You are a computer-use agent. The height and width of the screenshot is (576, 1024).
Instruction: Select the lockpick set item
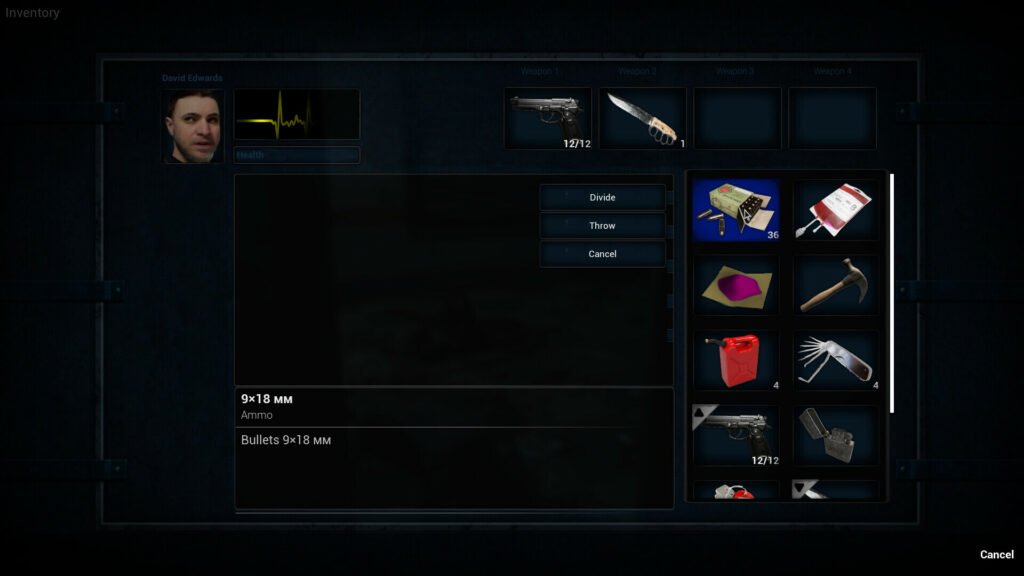[x=835, y=360]
